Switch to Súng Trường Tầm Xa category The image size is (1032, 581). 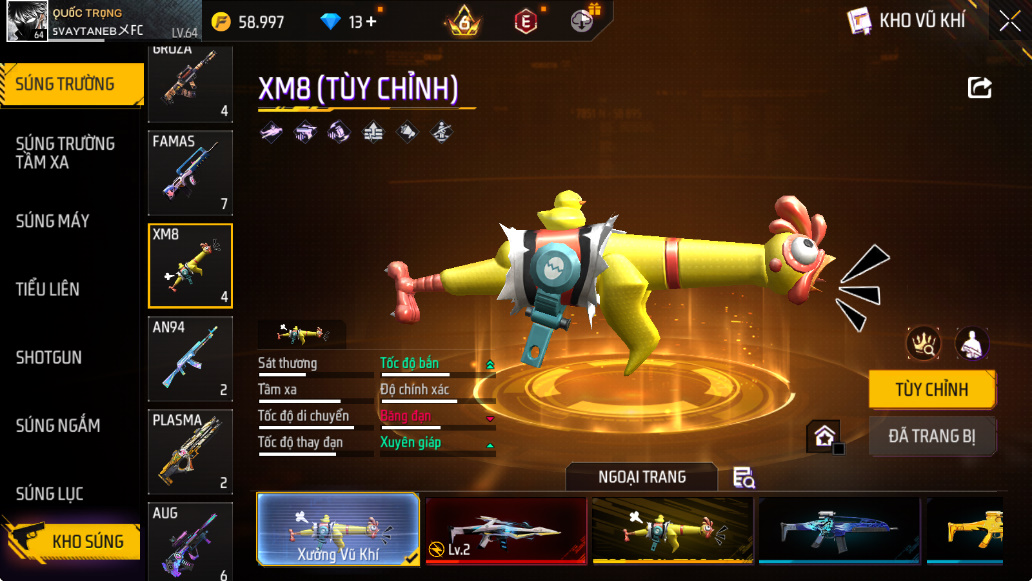point(65,153)
